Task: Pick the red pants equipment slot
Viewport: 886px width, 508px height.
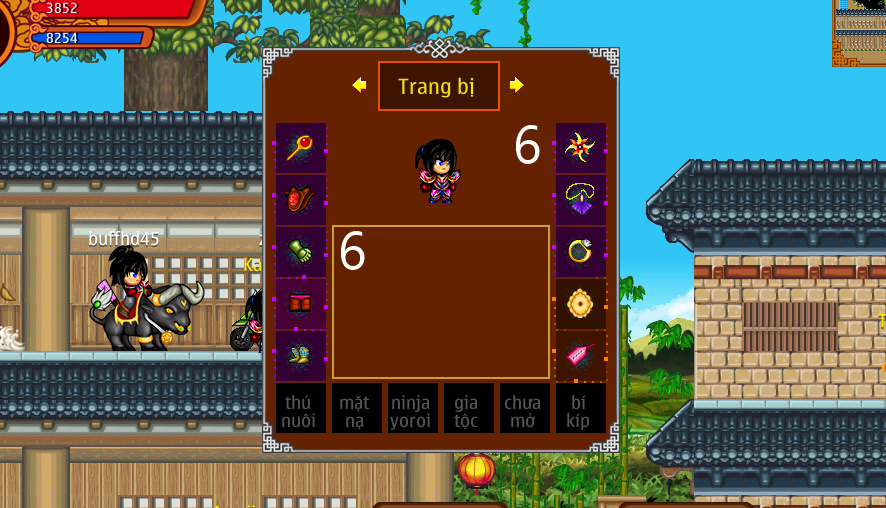Action: coord(301,304)
